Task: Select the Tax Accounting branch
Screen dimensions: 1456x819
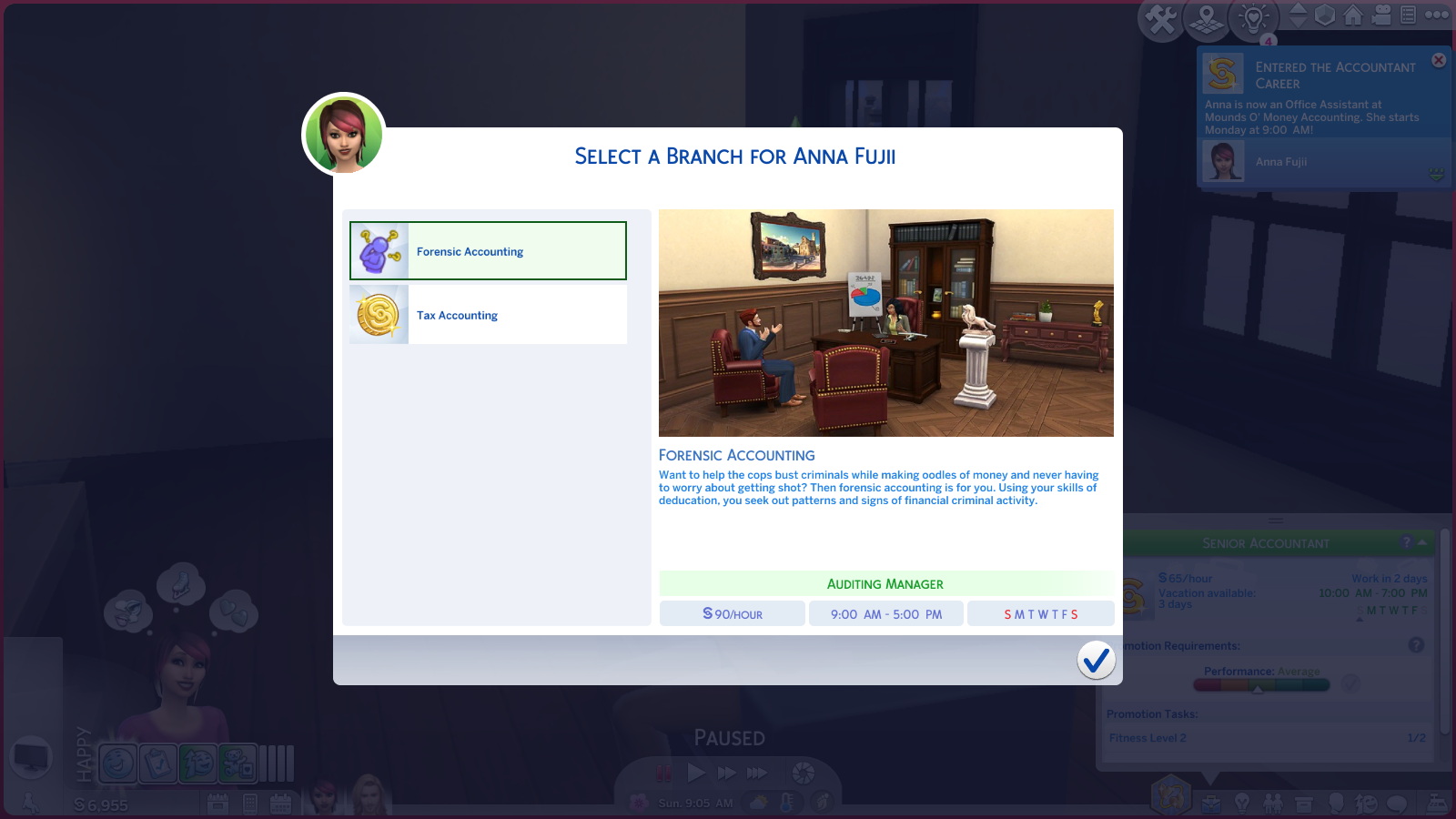Action: tap(487, 314)
